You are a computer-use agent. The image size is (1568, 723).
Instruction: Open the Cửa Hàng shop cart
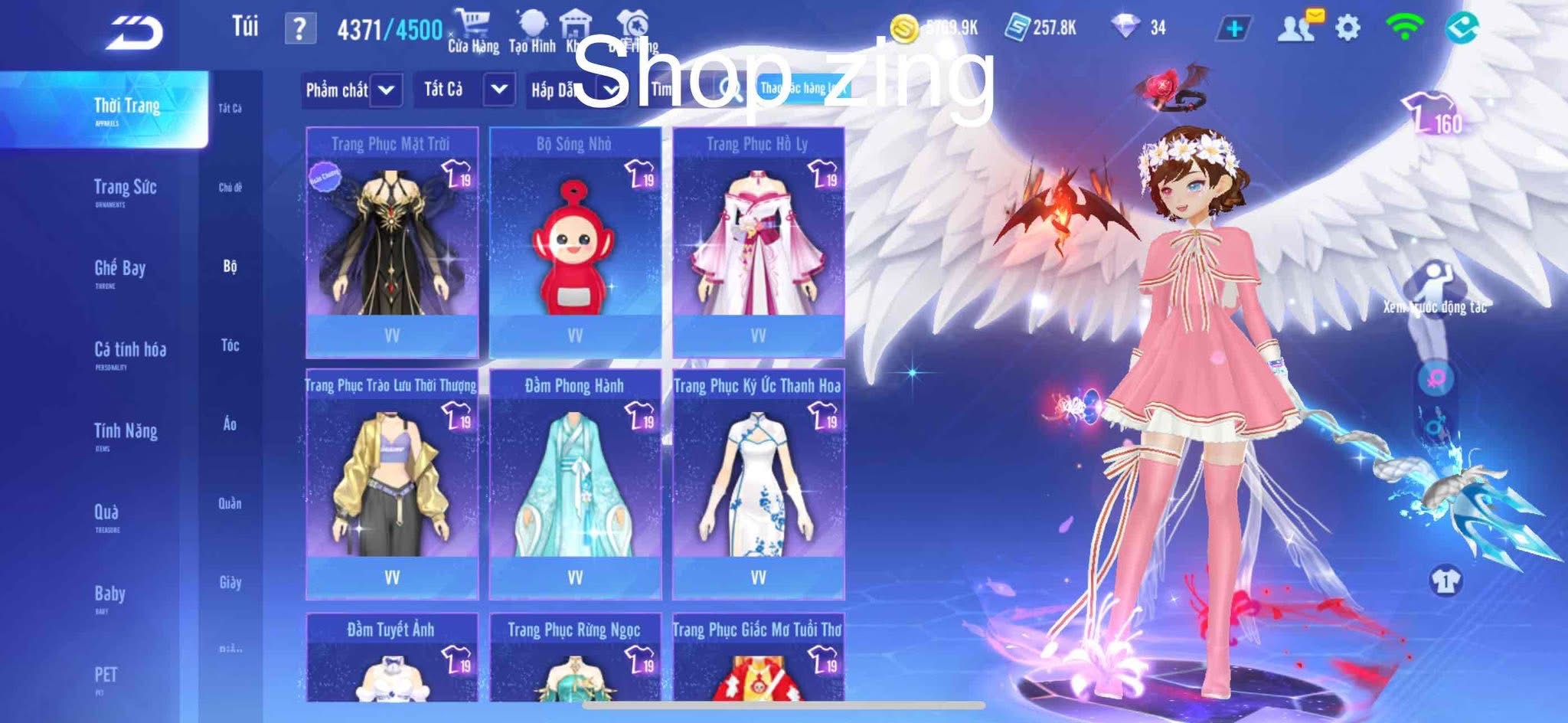tap(472, 31)
